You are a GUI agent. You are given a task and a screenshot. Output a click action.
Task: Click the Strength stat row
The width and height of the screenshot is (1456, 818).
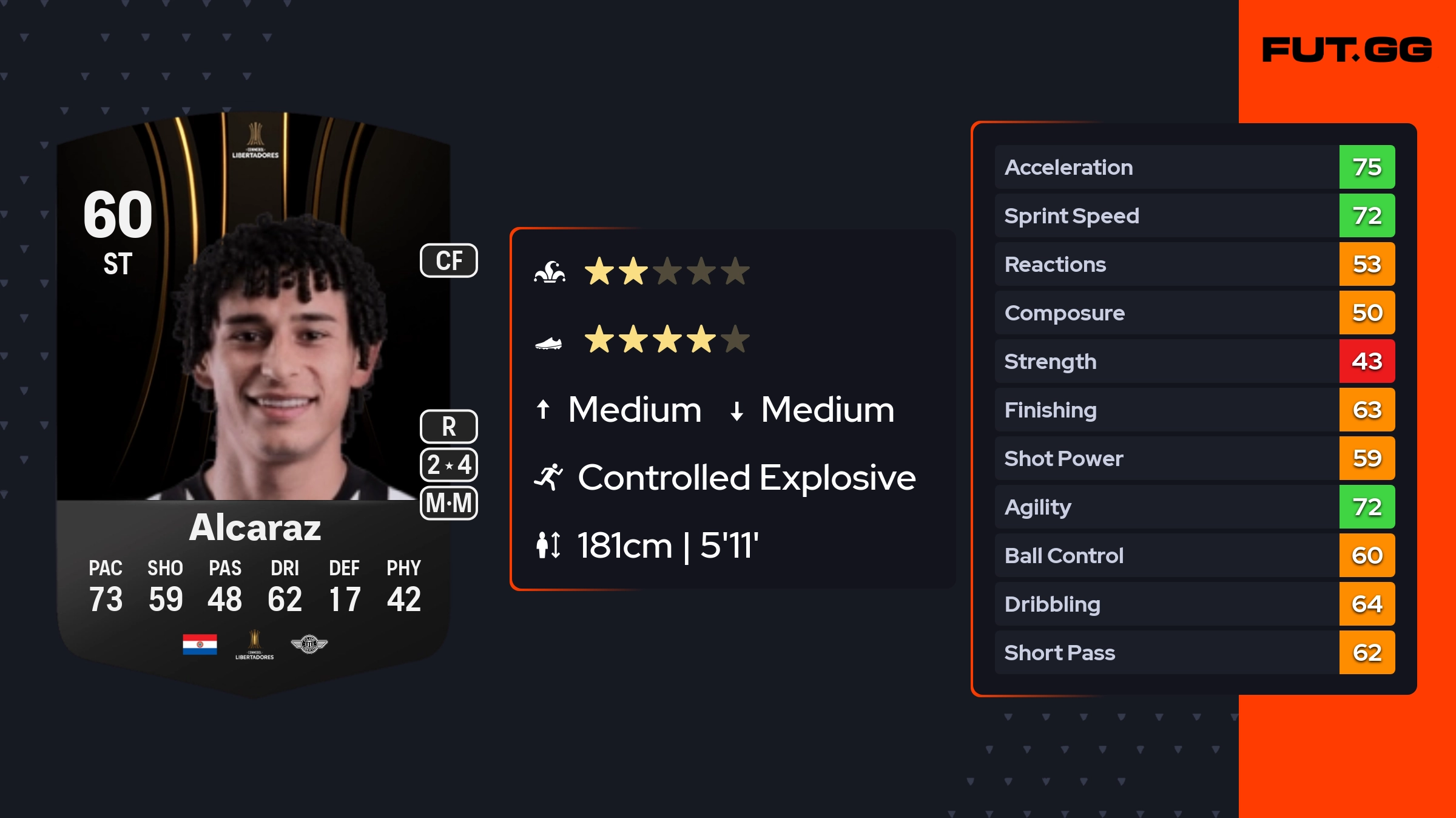point(1194,361)
